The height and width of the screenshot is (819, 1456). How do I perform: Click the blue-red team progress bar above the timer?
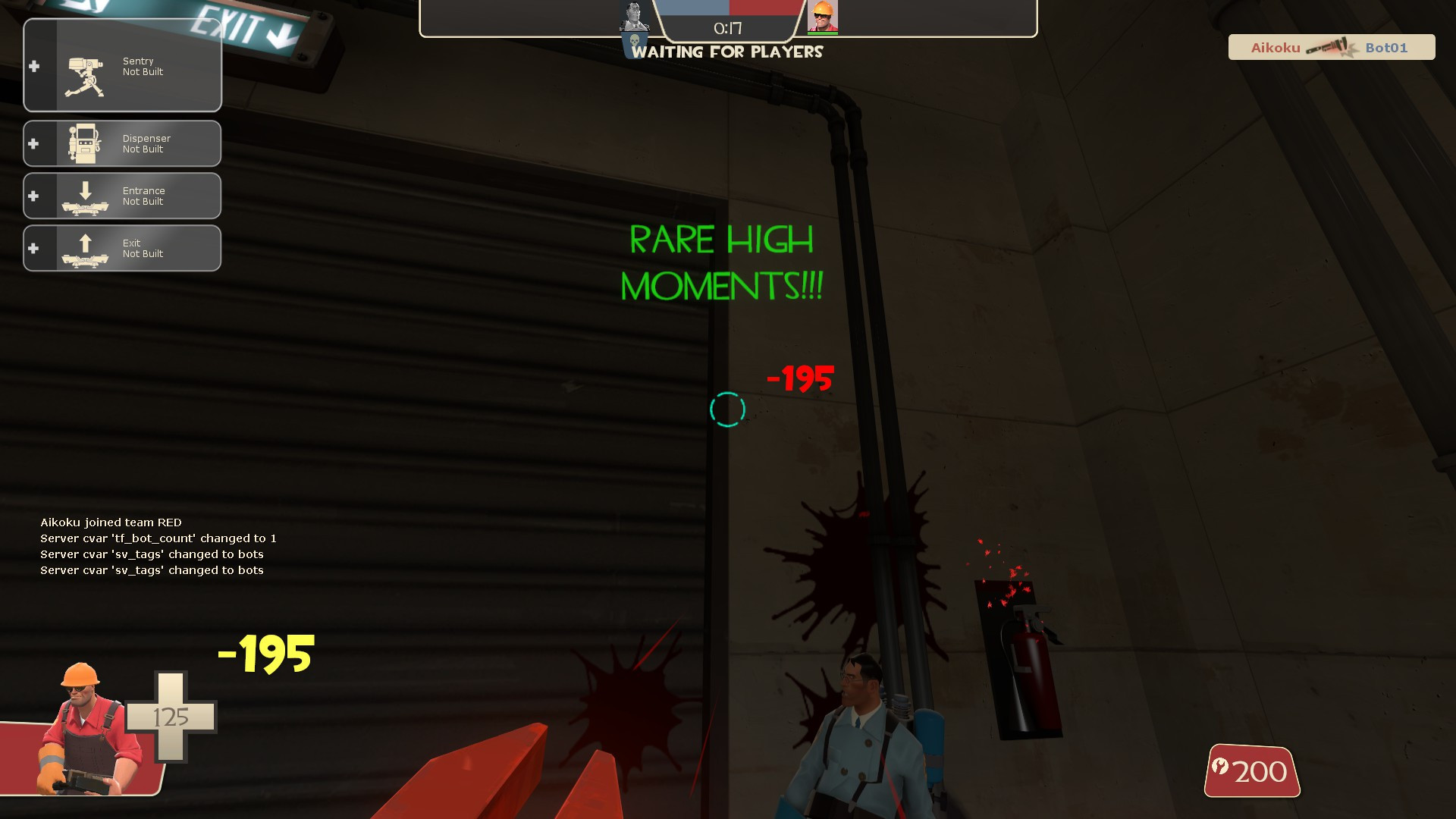[x=727, y=9]
